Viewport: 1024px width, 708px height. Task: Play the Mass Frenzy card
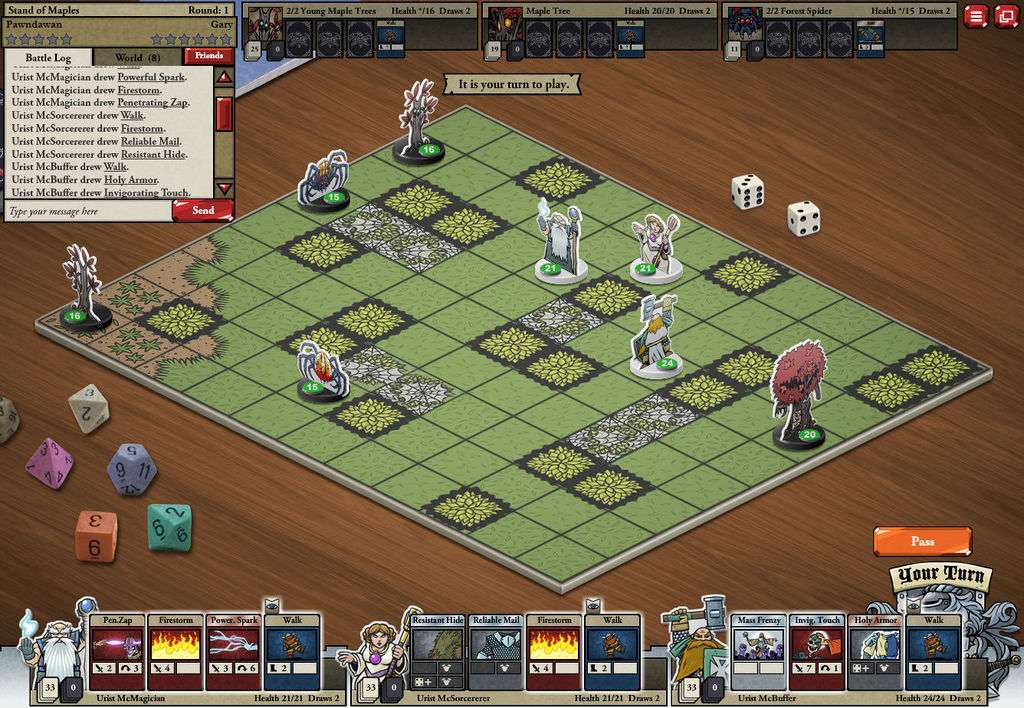pos(759,651)
